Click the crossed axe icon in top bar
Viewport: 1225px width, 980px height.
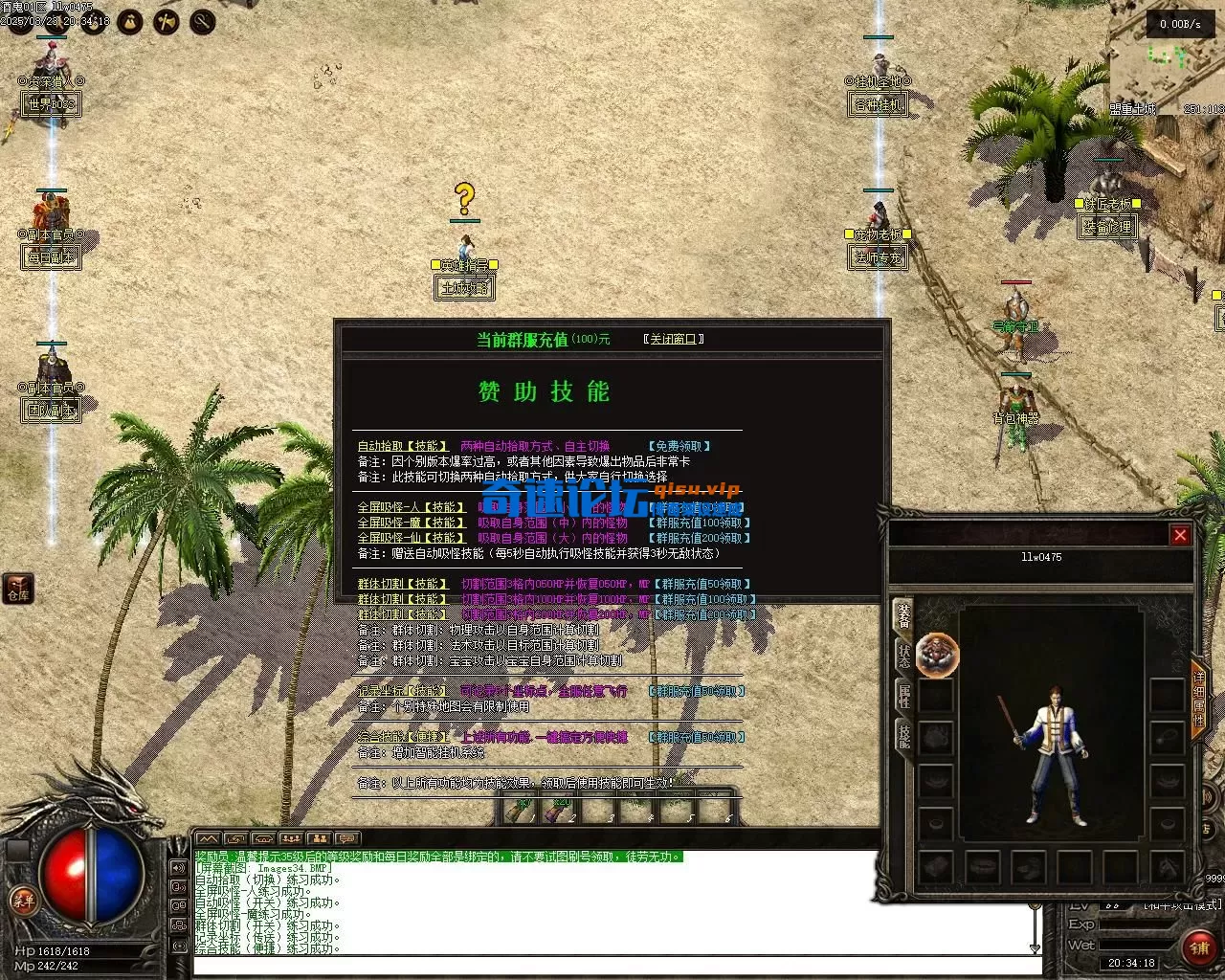click(167, 21)
